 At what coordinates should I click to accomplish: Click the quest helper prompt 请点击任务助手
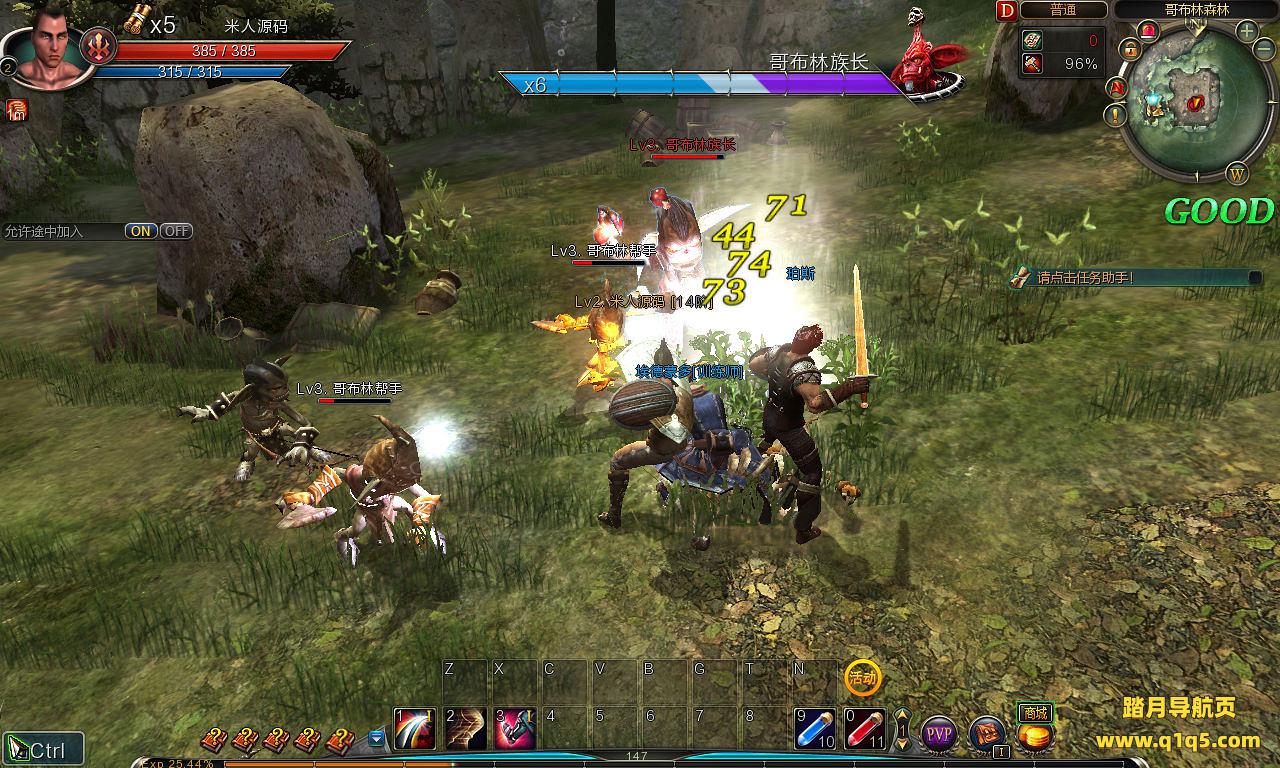click(x=1085, y=278)
